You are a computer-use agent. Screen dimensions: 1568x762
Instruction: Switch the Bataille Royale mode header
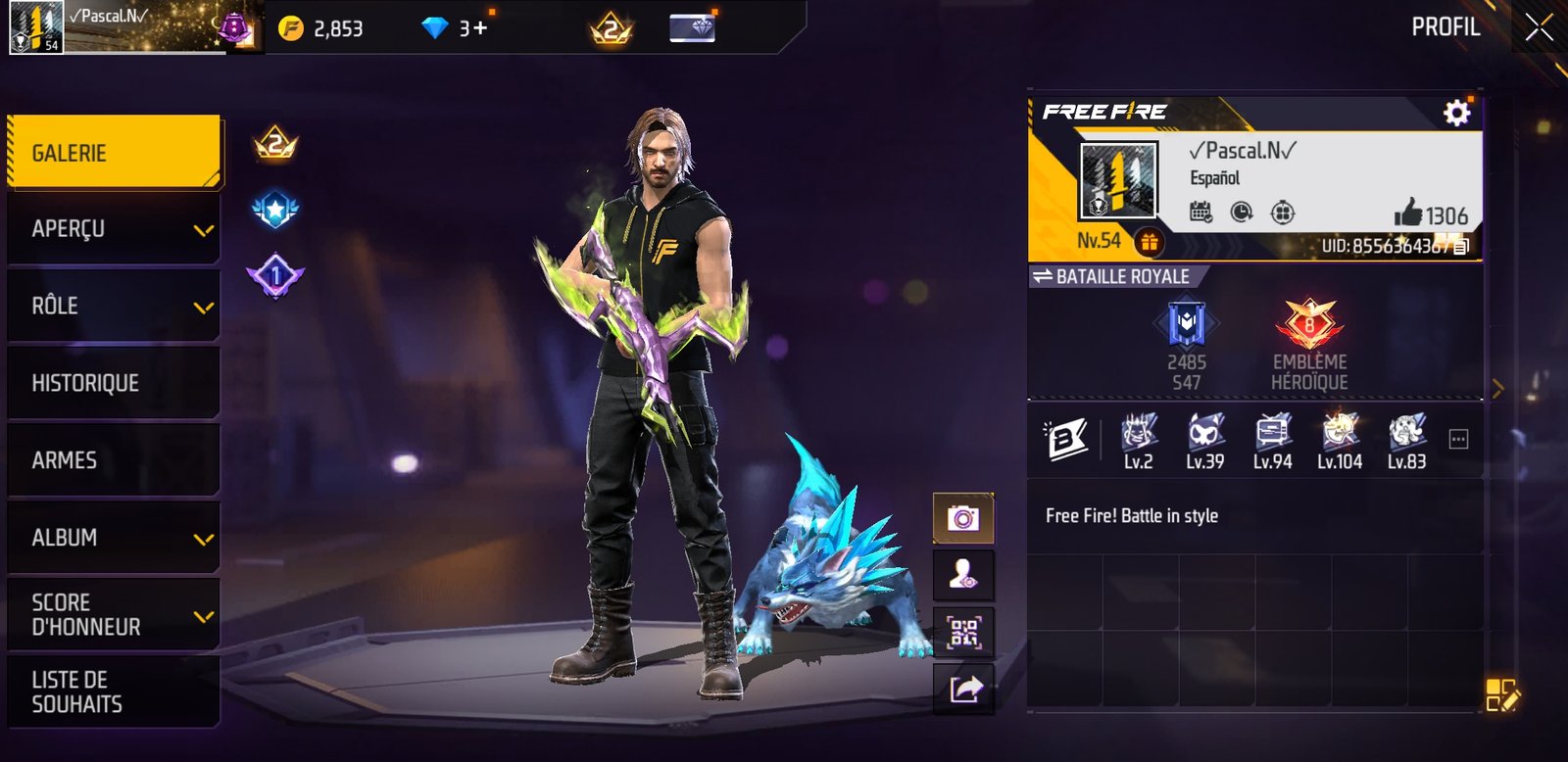click(1111, 277)
